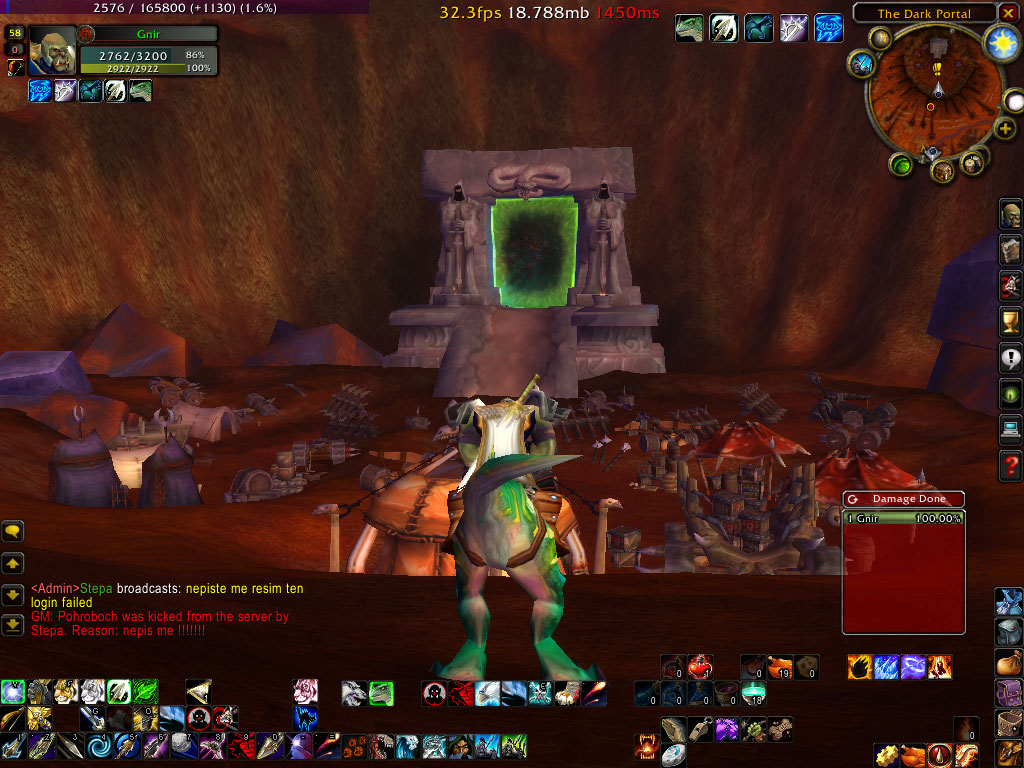1024x768 pixels.
Task: Select the Gnir player portrait
Action: click(x=52, y=51)
